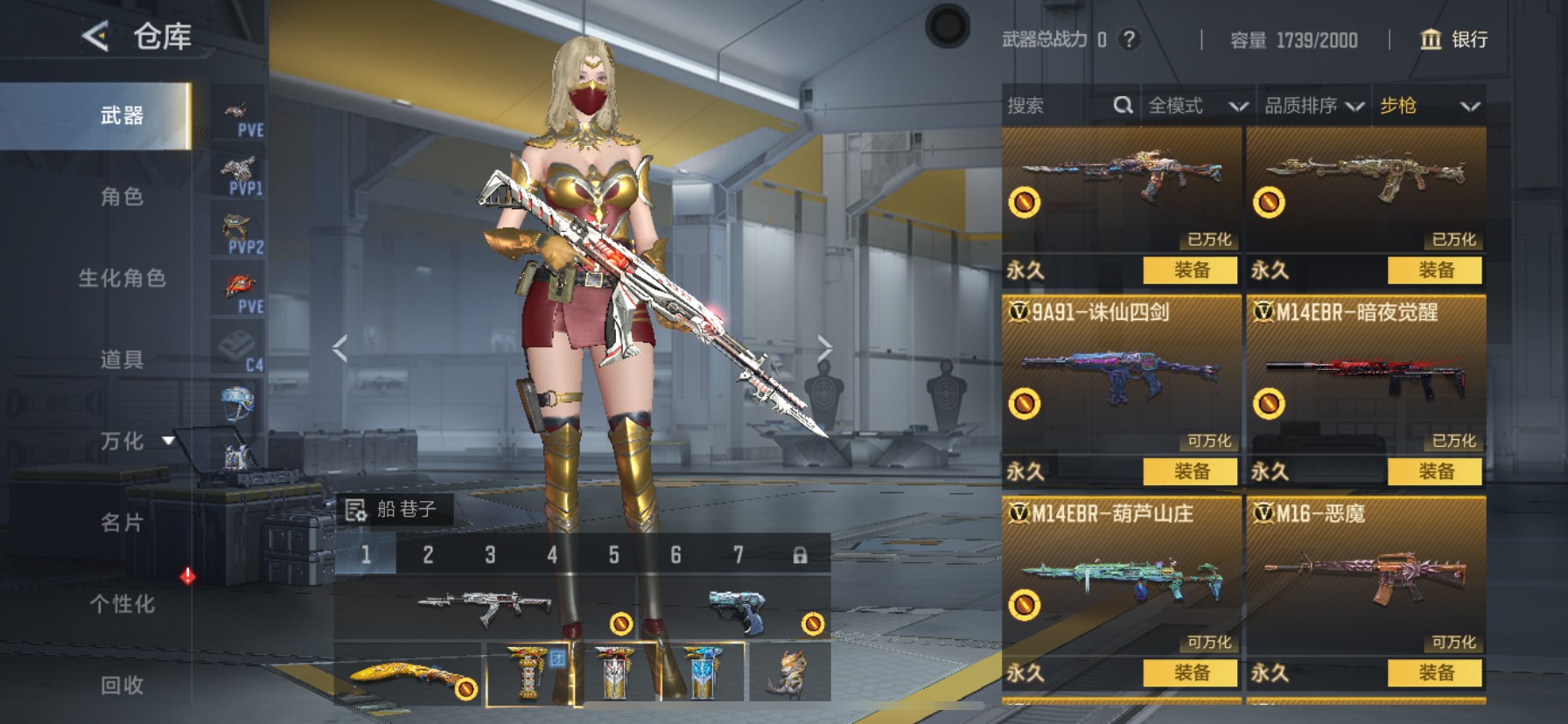
Task: Equip the 9A91-诛仙四剑 rifle
Action: [x=1190, y=471]
